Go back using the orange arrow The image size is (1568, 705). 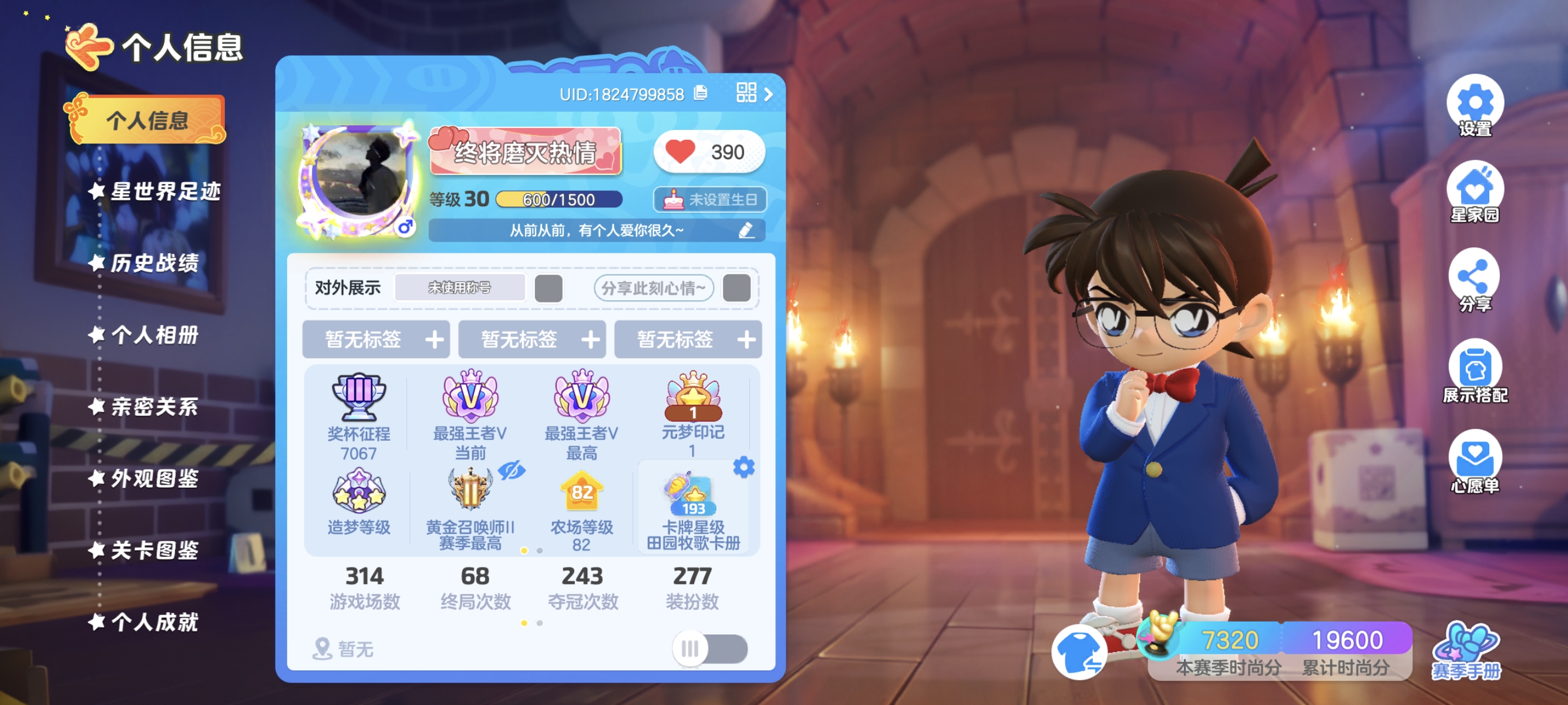pyautogui.click(x=88, y=46)
